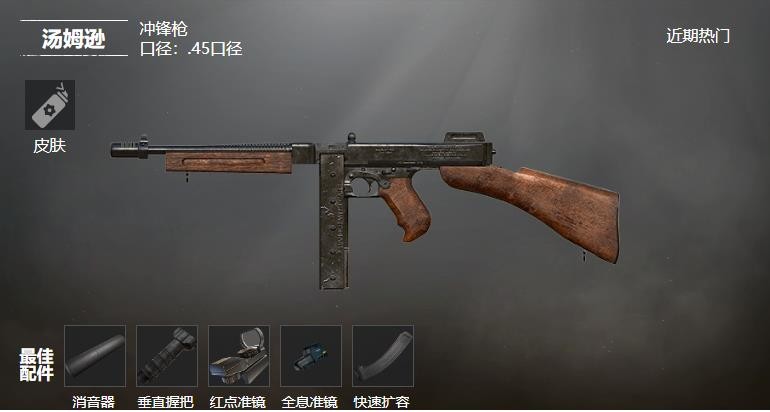Pick the 全息准镜 holographic sight slot
Screen dimensions: 770x412
click(310, 356)
